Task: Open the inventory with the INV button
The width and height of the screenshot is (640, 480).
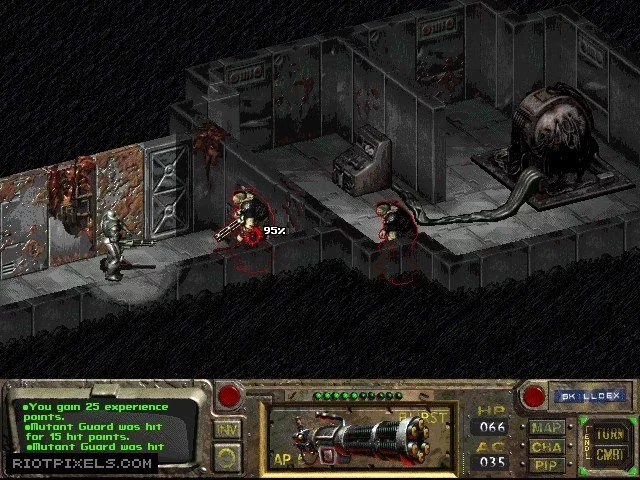Action: (x=227, y=428)
